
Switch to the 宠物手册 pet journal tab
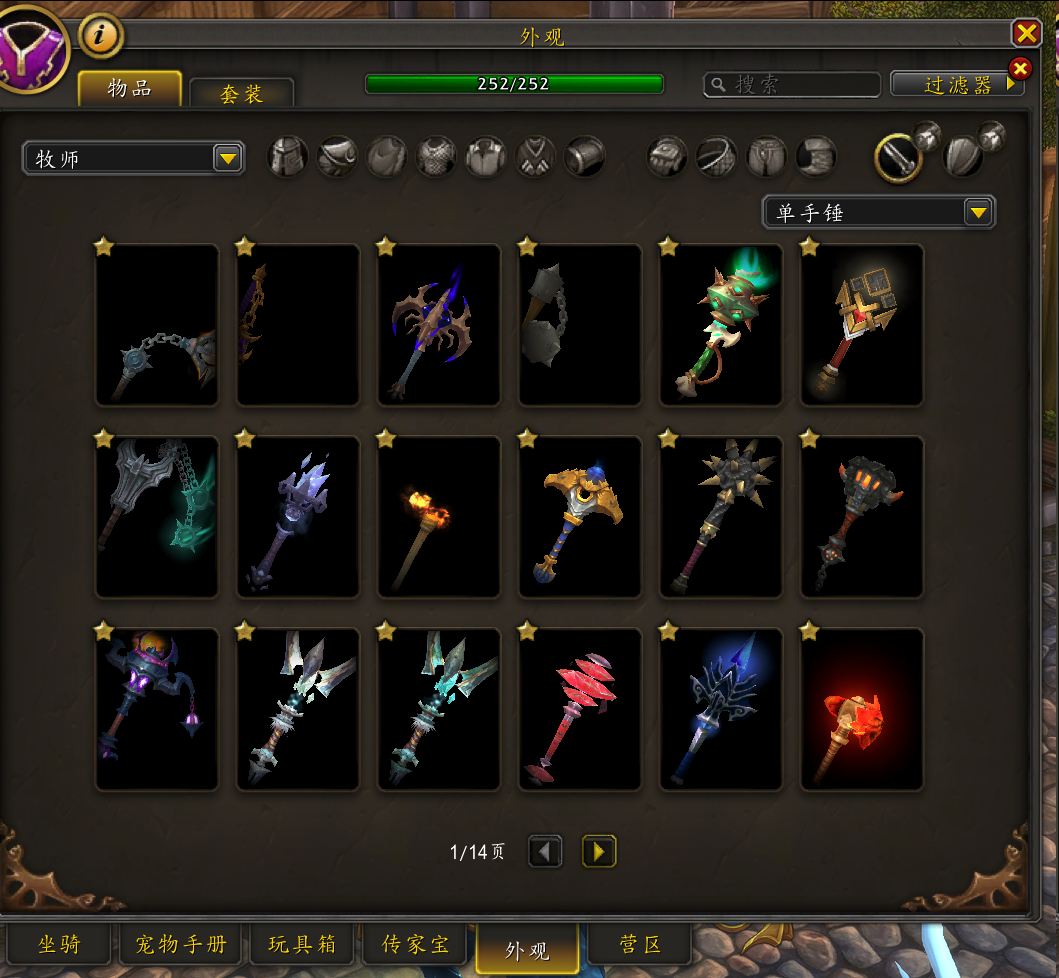coord(182,944)
